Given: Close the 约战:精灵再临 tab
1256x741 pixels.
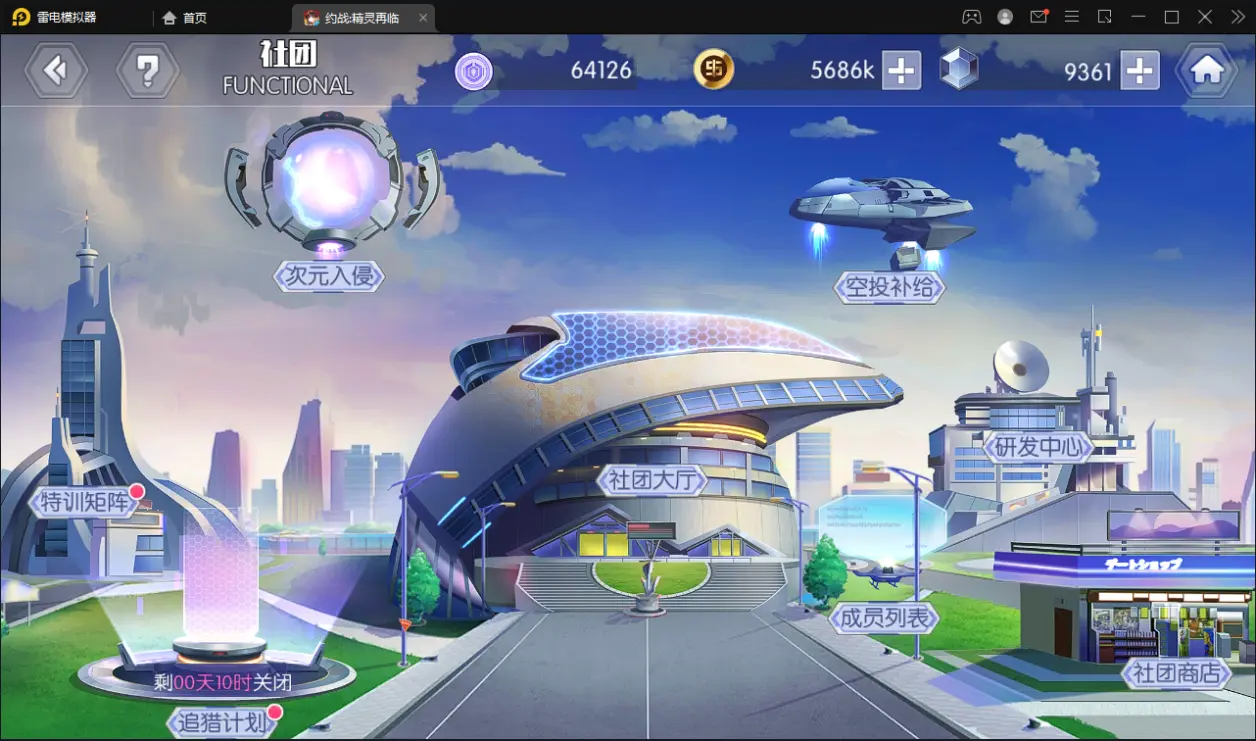Looking at the screenshot, I should pyautogui.click(x=423, y=18).
